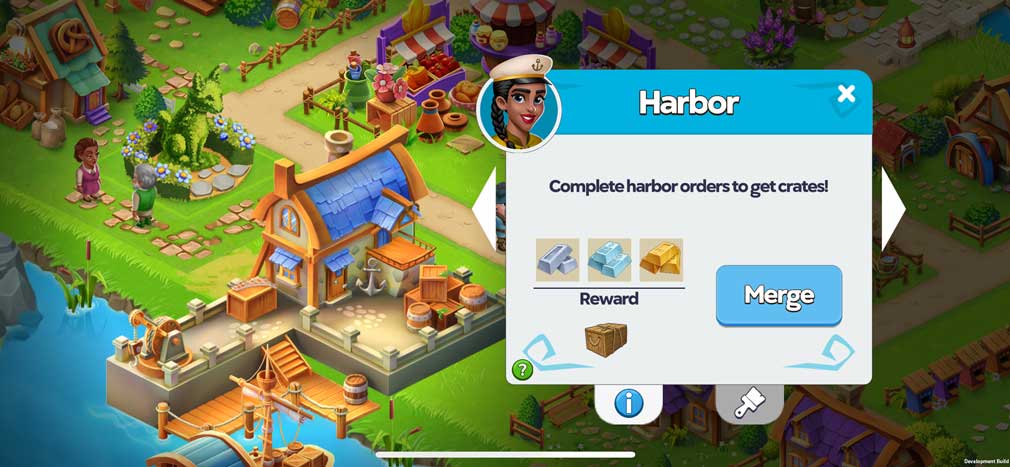Close the Harbor popup
Image resolution: width=1010 pixels, height=467 pixels.
pos(846,94)
